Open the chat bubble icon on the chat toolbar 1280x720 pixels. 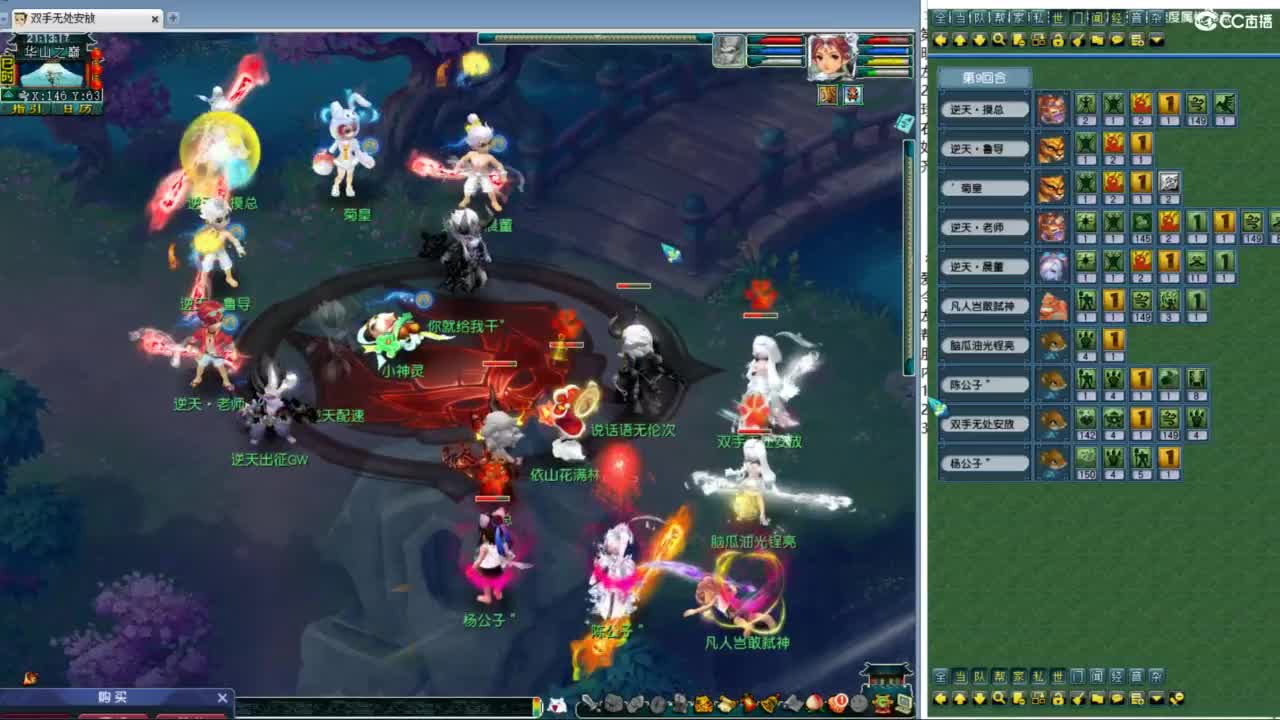coord(1117,40)
